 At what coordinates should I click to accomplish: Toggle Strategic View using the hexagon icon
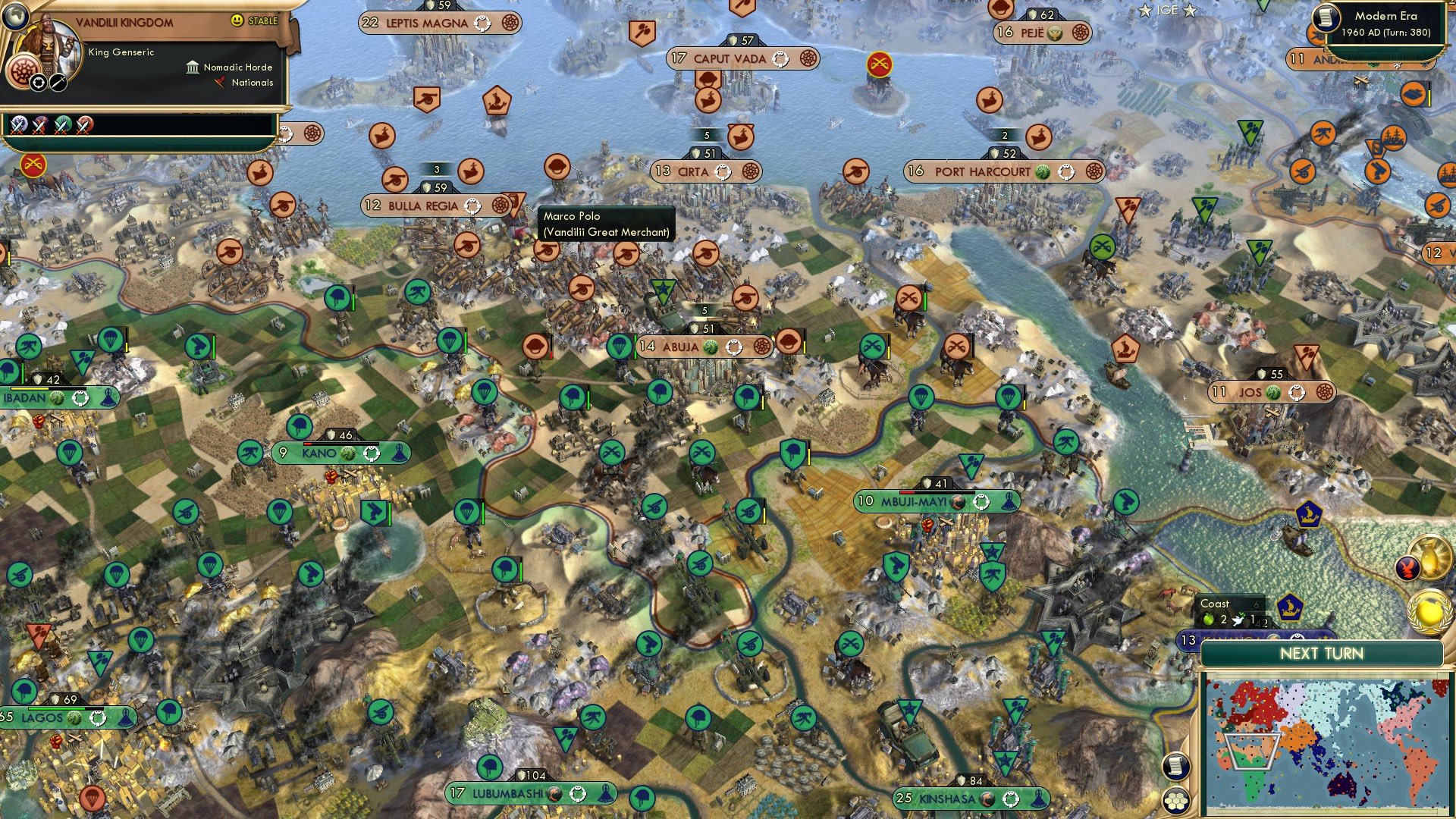[x=1177, y=802]
